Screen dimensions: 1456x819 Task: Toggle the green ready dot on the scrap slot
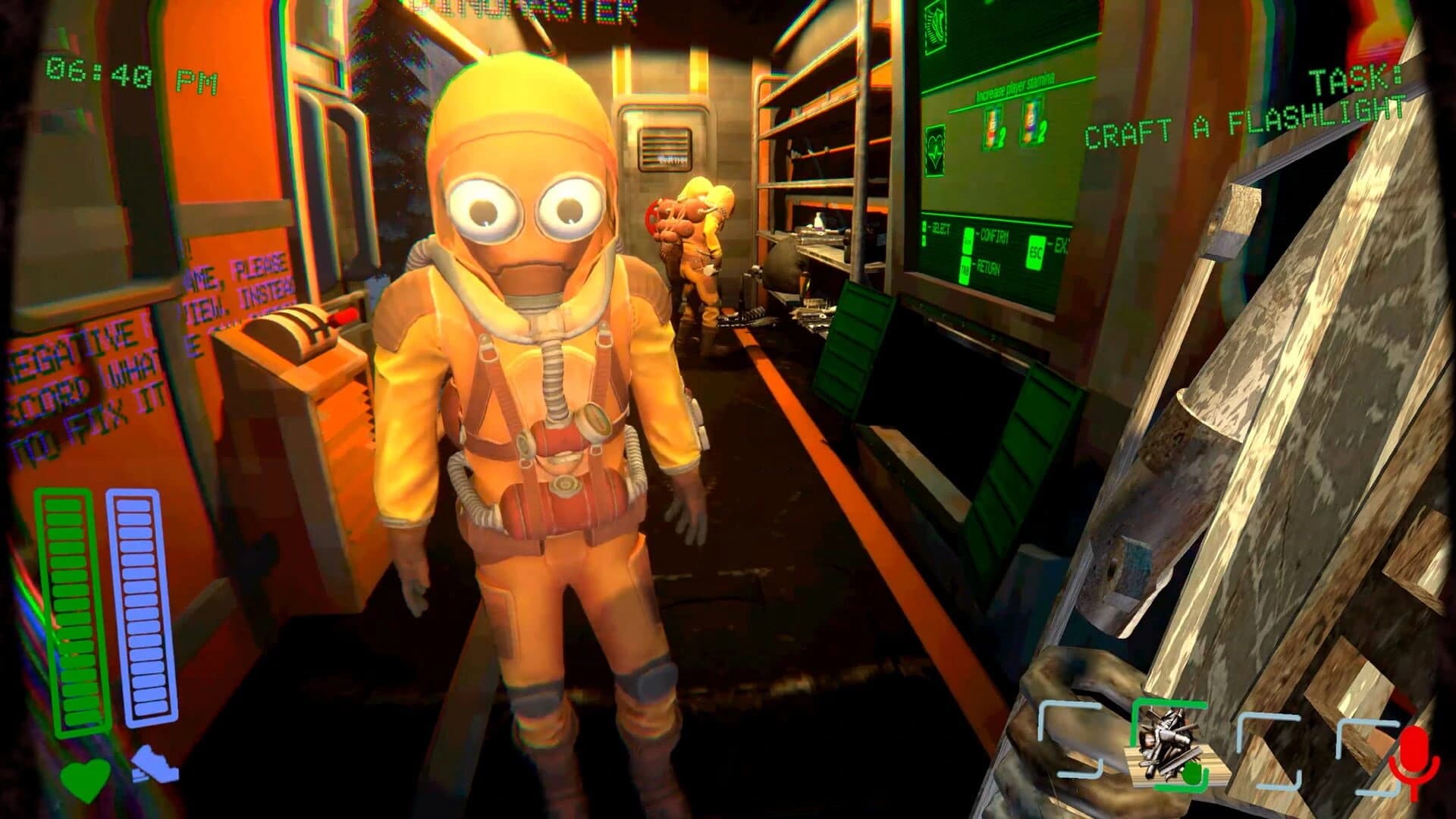[1193, 773]
